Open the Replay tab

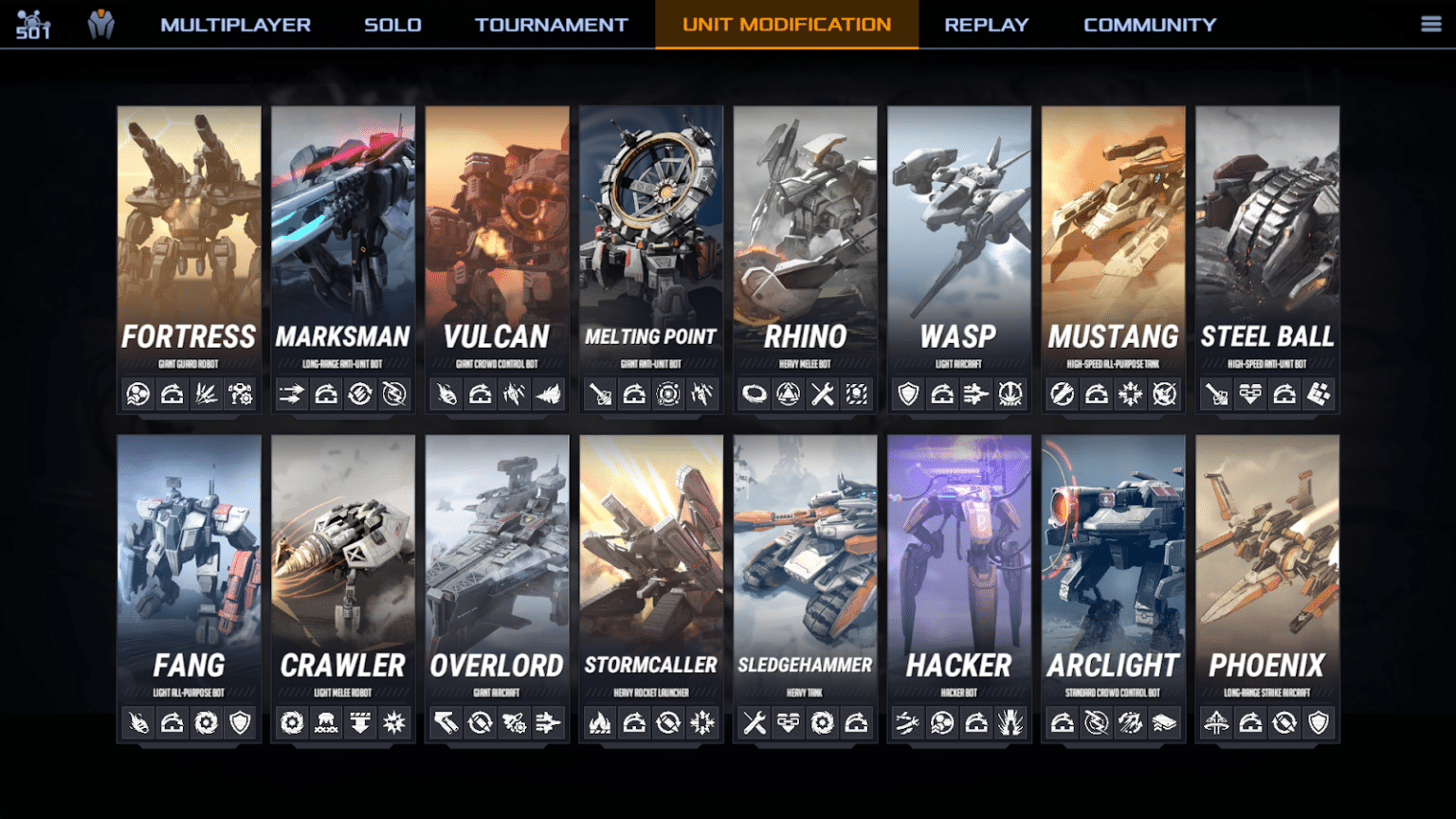(x=986, y=25)
